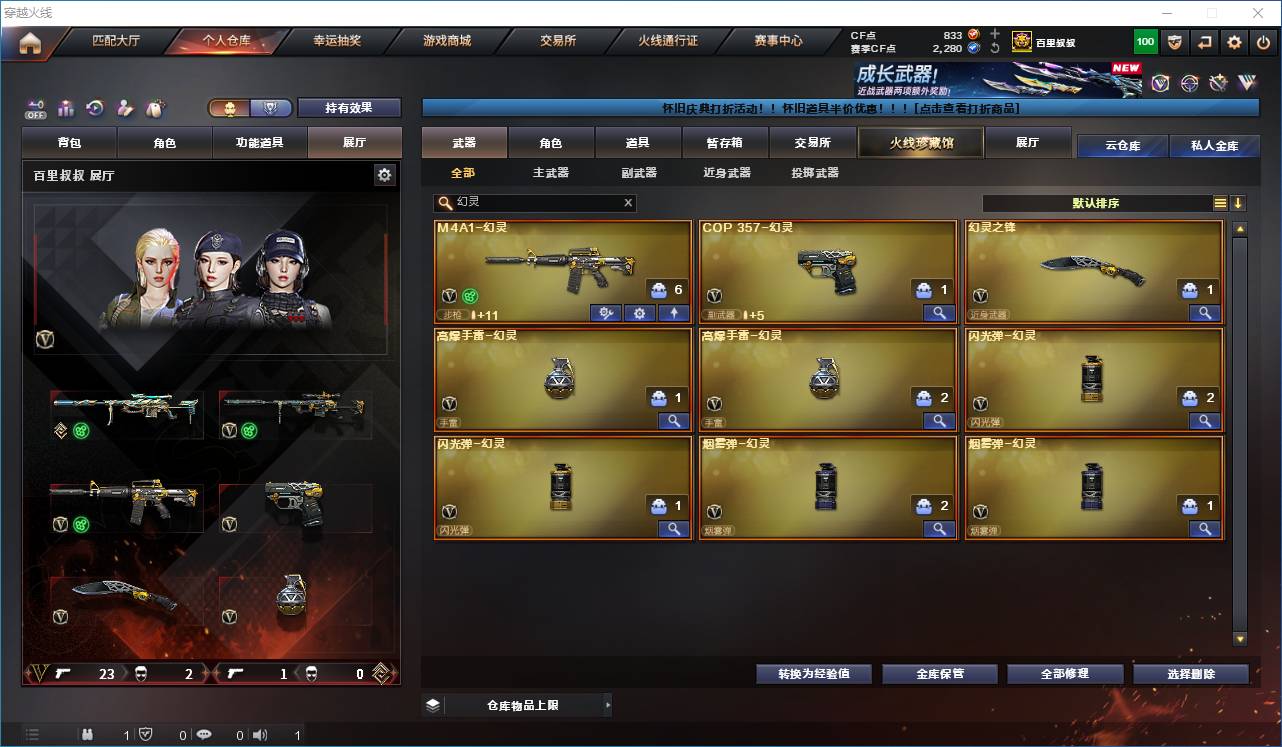1282x747 pixels.
Task: Click the magnifier icon on COP 357-幻灵 card
Action: 938,313
